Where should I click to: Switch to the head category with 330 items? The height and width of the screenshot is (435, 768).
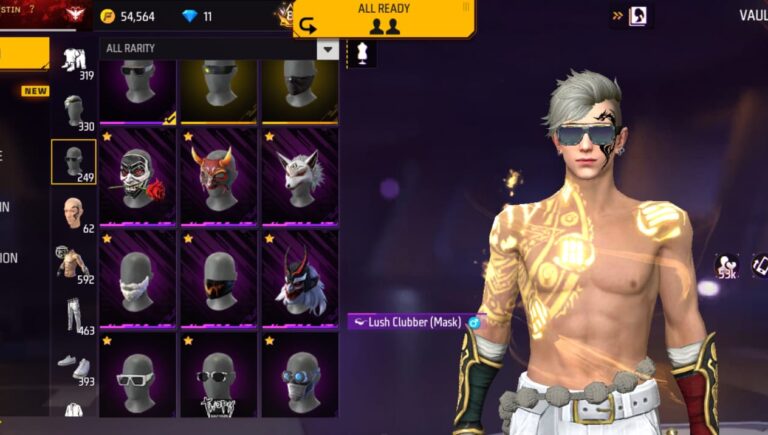pyautogui.click(x=74, y=110)
